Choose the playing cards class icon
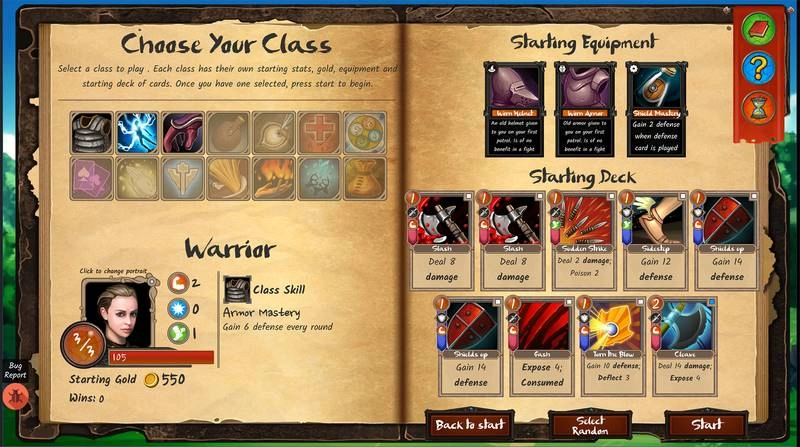Screen dimensions: 800x447 92,178
